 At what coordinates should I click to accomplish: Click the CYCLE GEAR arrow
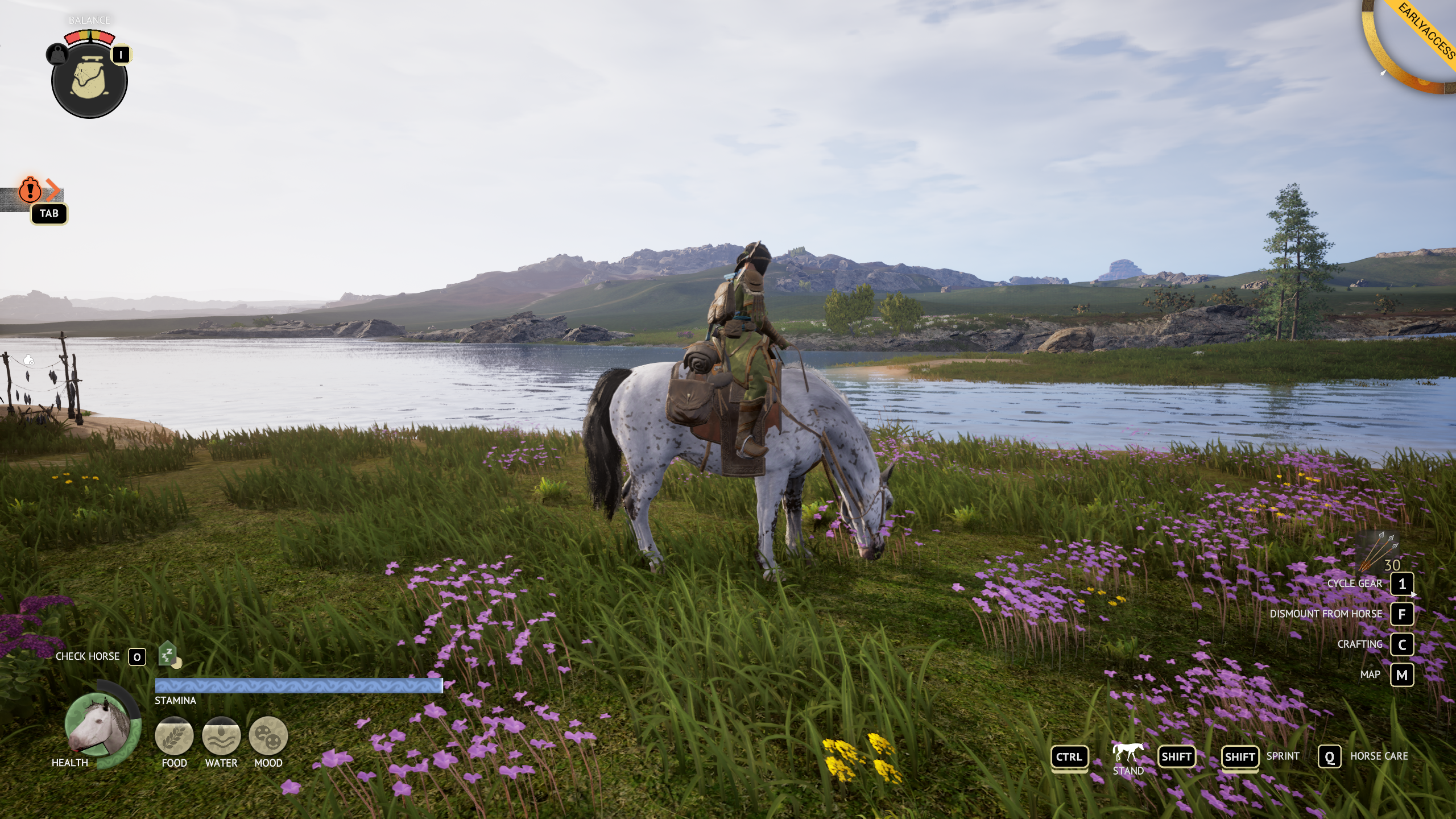tap(1413, 594)
